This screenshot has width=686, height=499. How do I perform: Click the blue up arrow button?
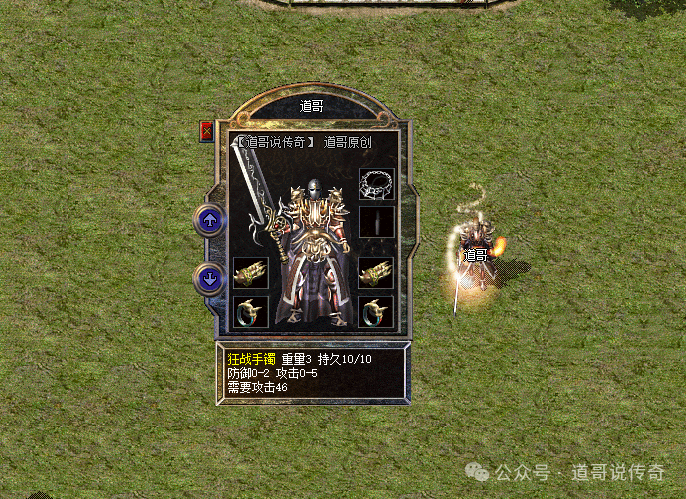210,220
